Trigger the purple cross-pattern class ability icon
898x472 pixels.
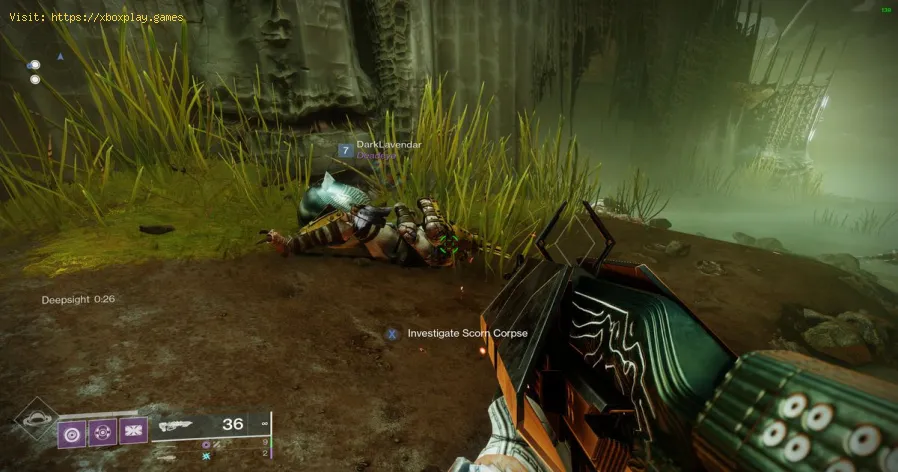point(133,432)
